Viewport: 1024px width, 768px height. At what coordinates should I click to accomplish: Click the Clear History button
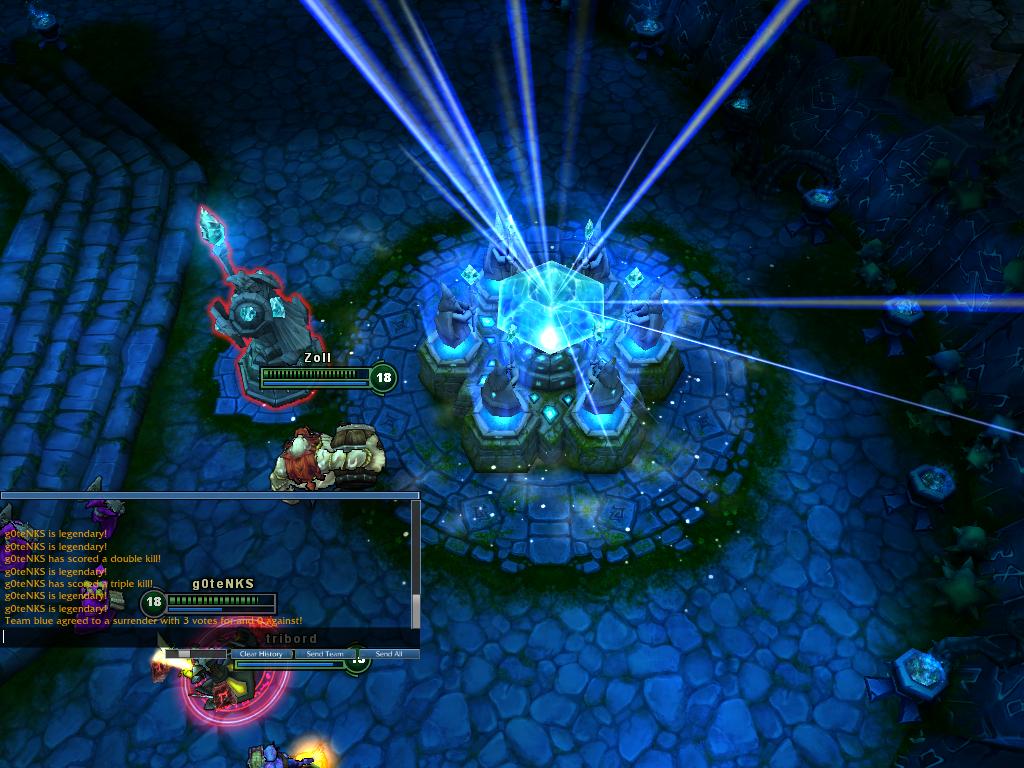coord(261,654)
